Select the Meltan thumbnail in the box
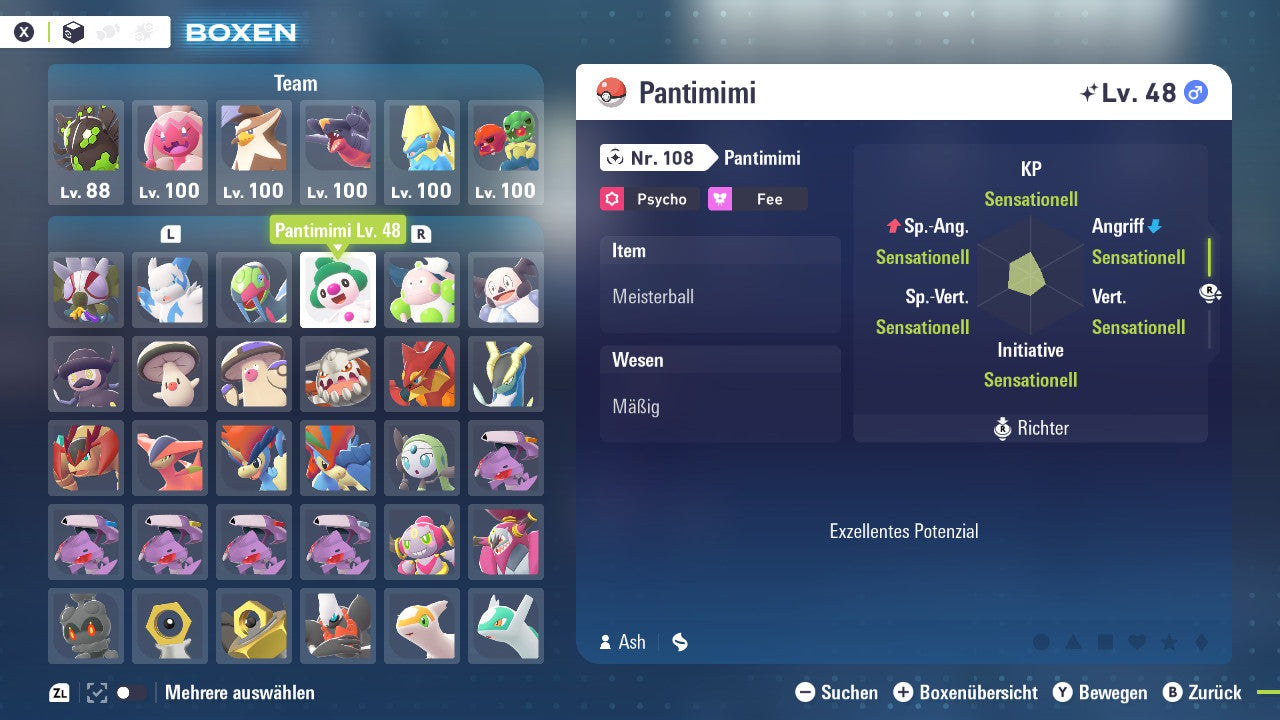1280x720 pixels. tap(170, 625)
